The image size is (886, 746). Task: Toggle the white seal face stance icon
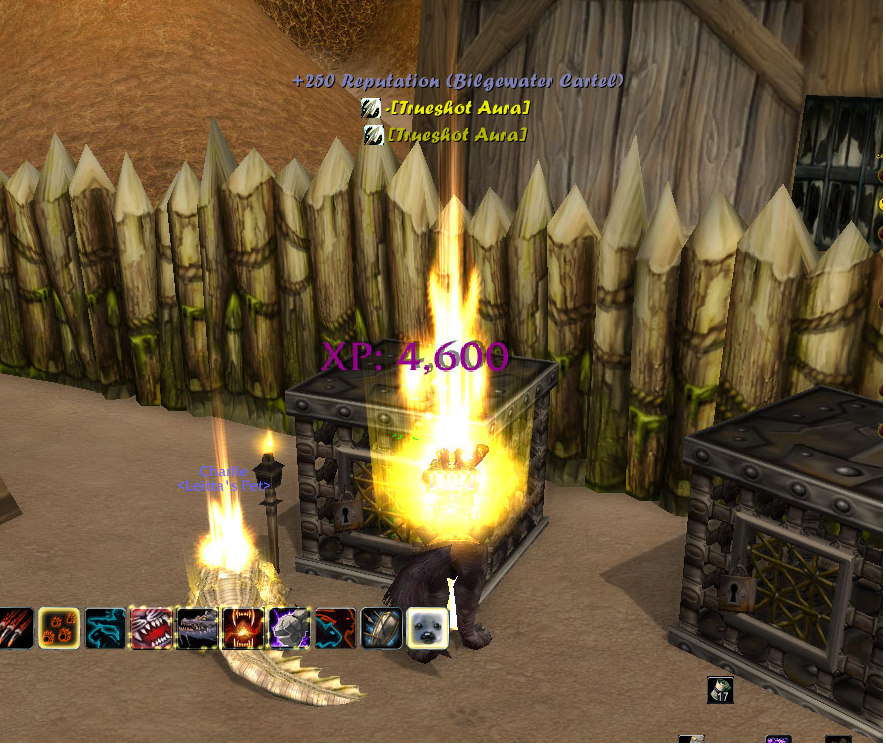427,628
